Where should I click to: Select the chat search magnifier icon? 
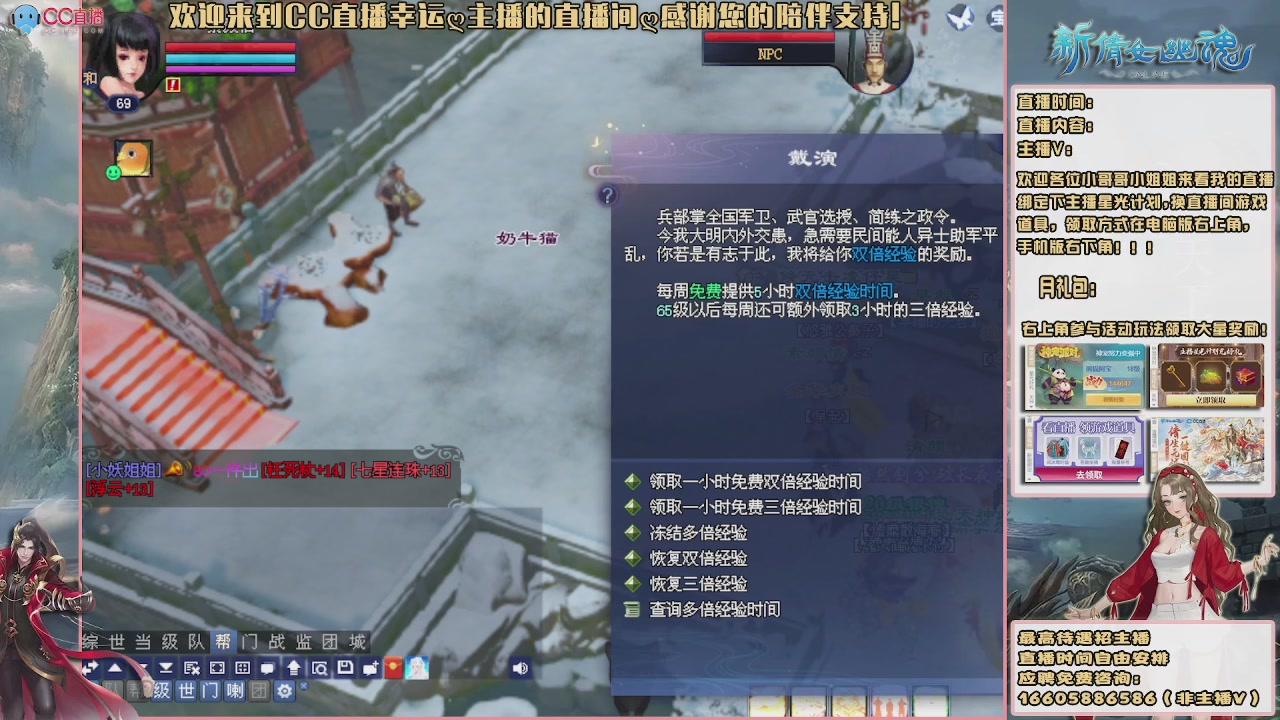[321, 669]
